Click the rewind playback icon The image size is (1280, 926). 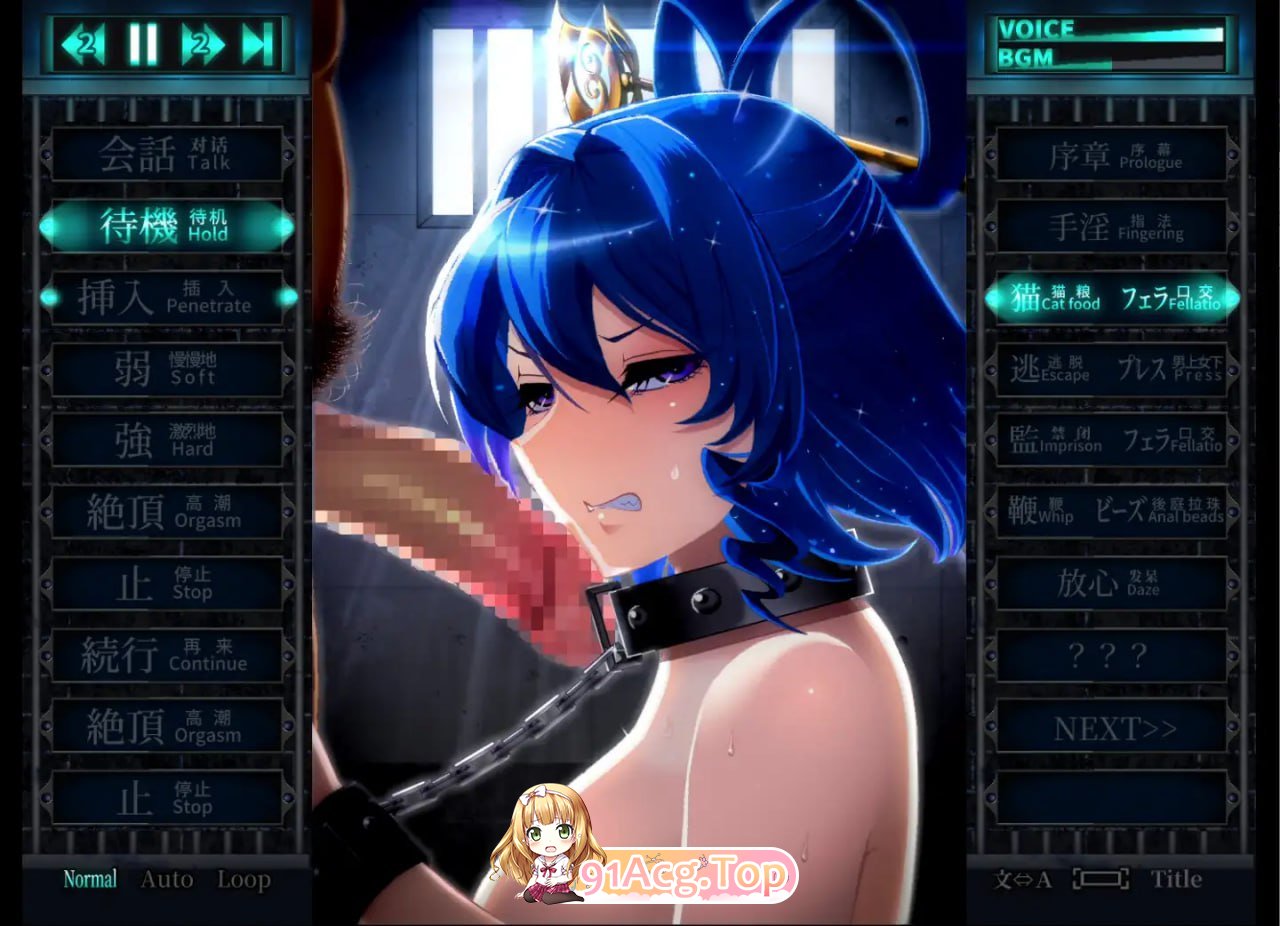pos(83,43)
